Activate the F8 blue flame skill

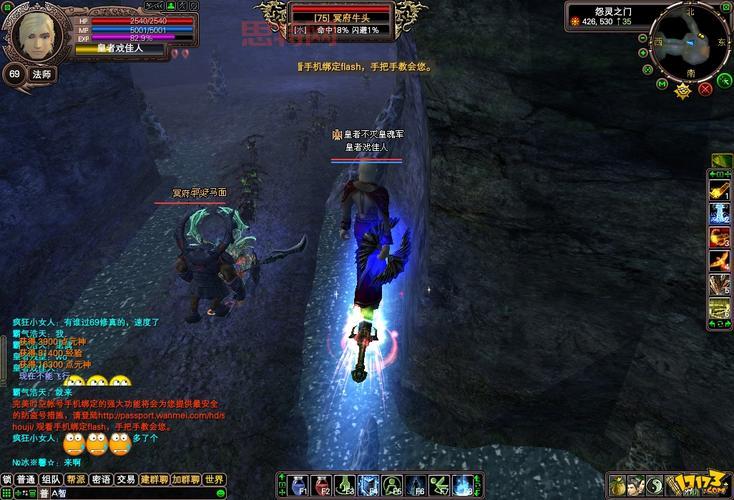click(462, 485)
